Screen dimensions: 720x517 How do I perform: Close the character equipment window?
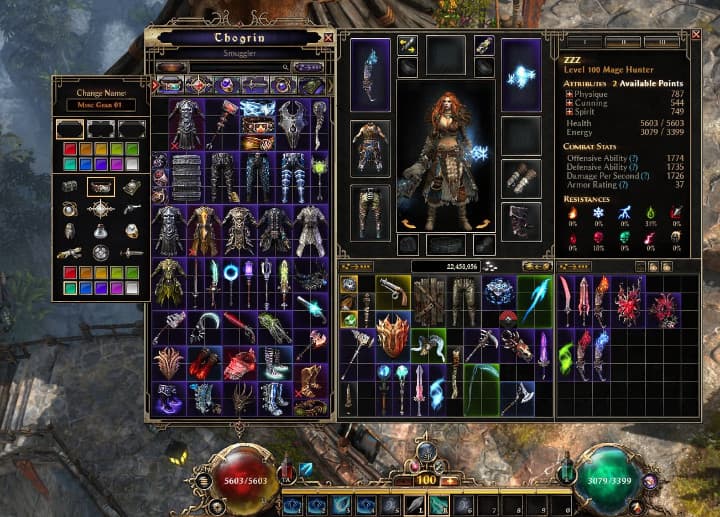click(x=696, y=35)
